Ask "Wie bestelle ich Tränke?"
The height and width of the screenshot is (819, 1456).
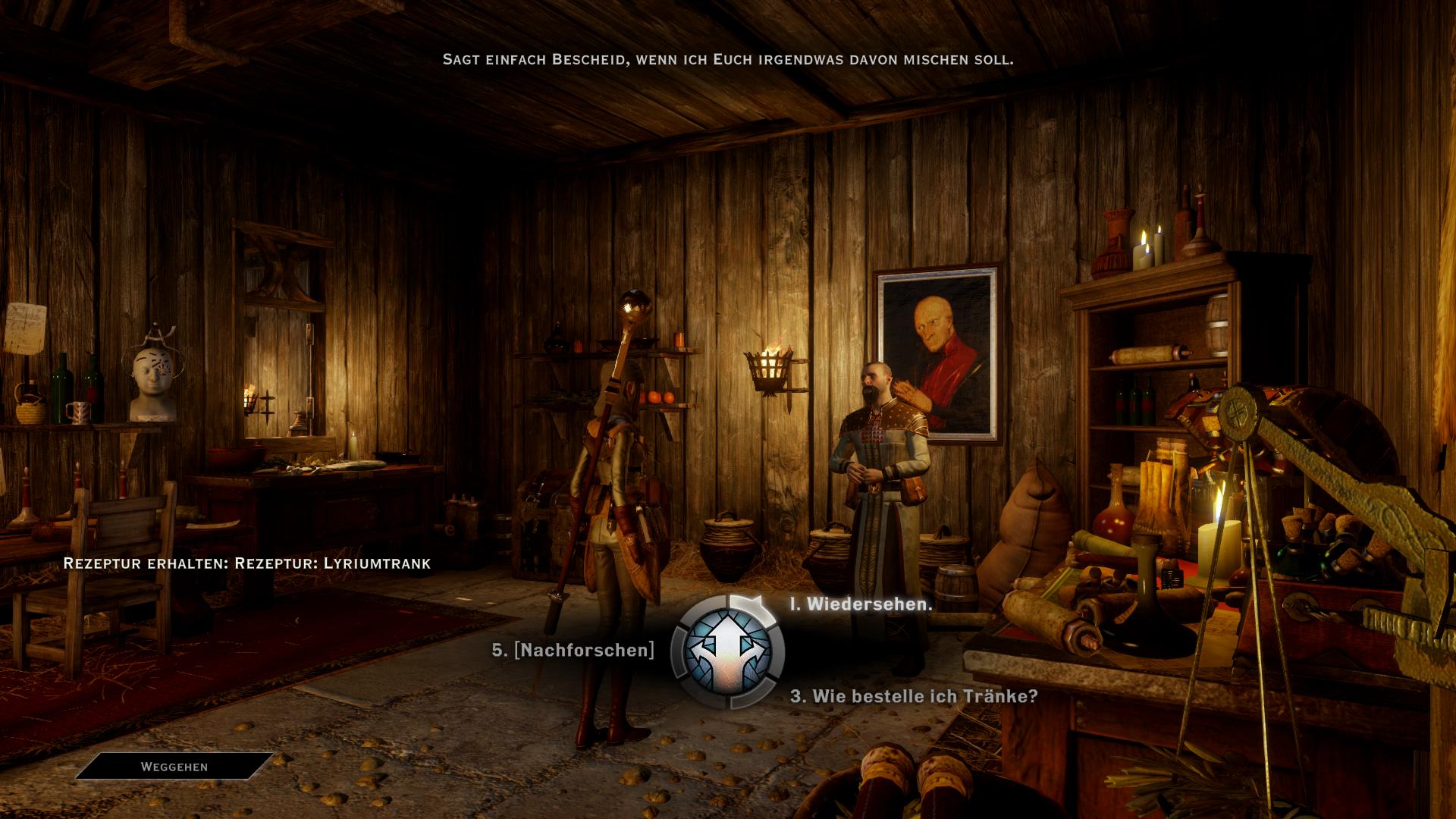click(914, 696)
